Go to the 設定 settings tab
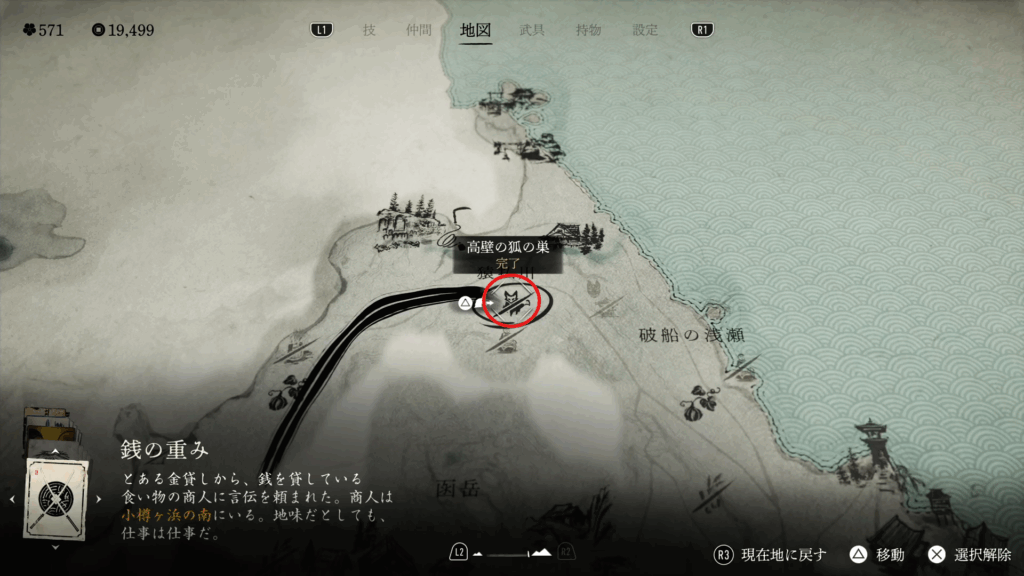Image resolution: width=1024 pixels, height=576 pixels. coord(645,30)
